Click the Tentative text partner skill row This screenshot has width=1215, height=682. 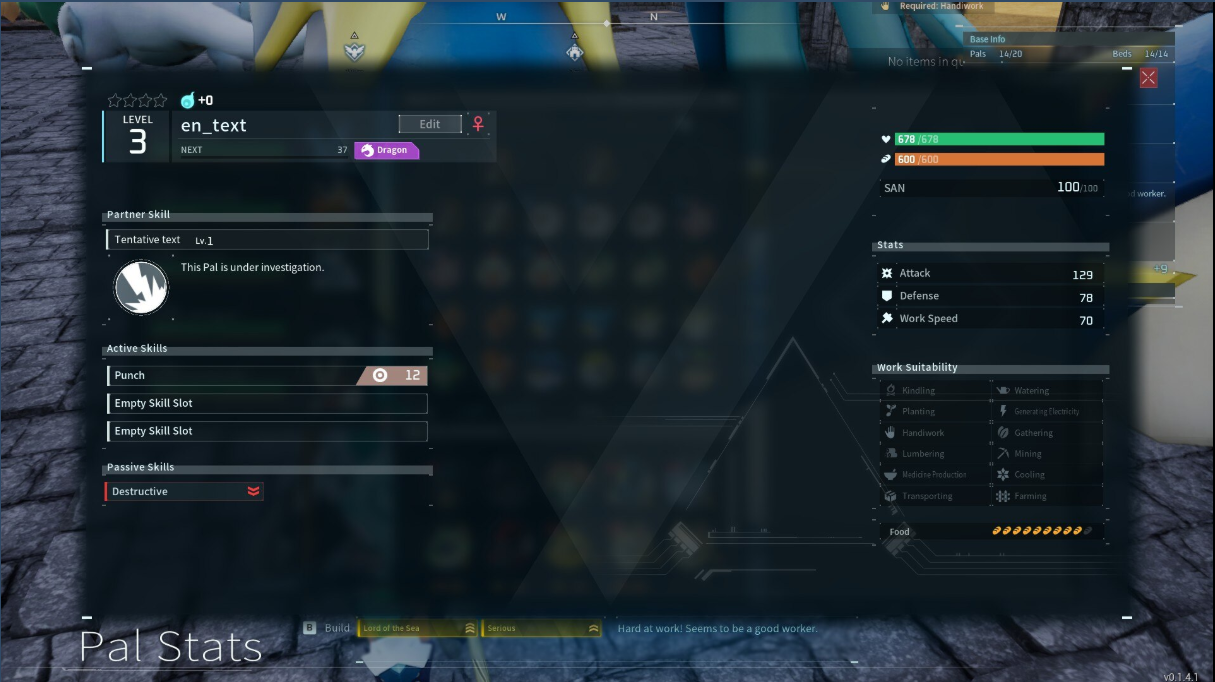(267, 240)
